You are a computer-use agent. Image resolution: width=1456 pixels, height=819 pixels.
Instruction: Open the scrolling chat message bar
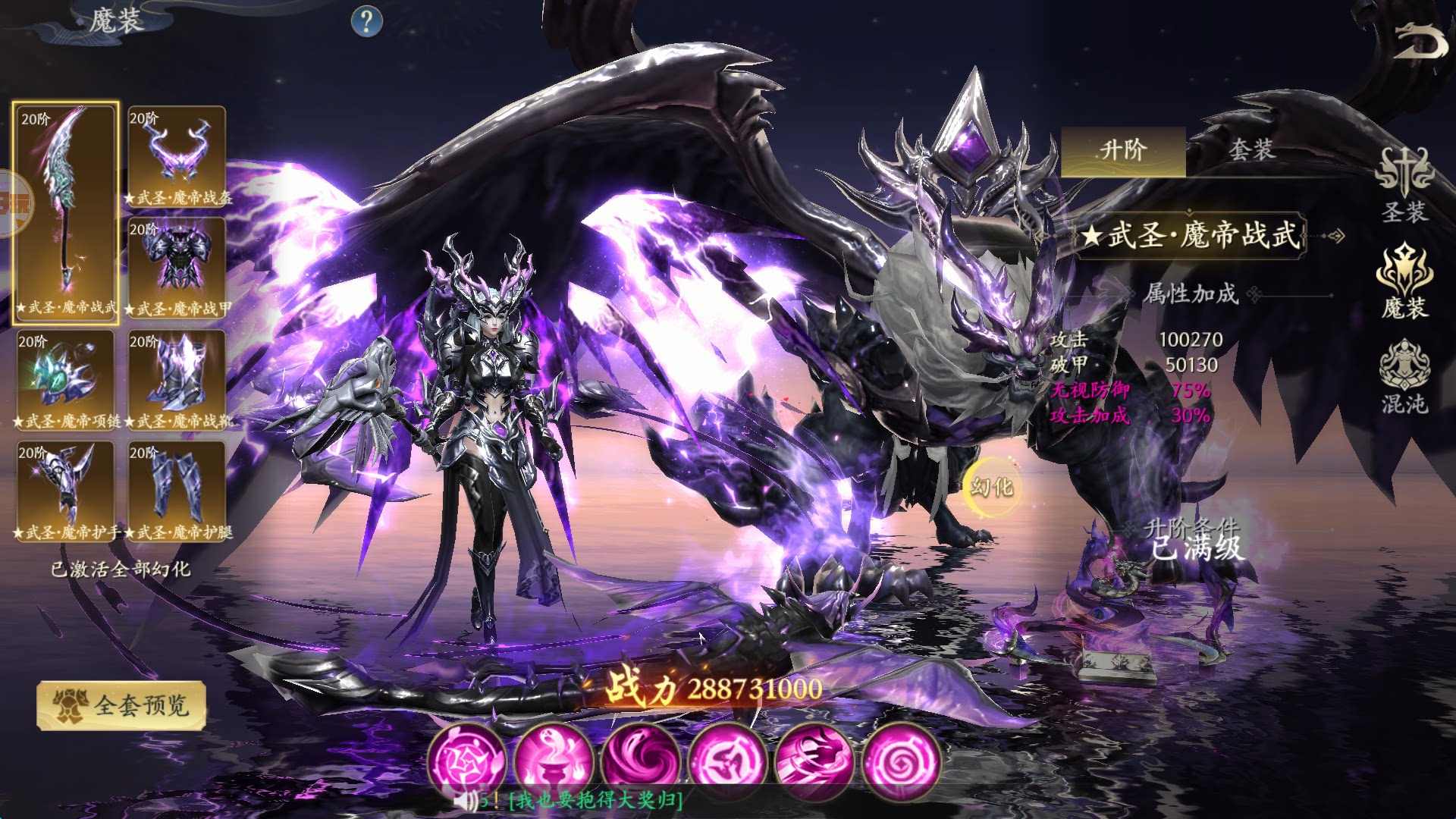click(595, 800)
